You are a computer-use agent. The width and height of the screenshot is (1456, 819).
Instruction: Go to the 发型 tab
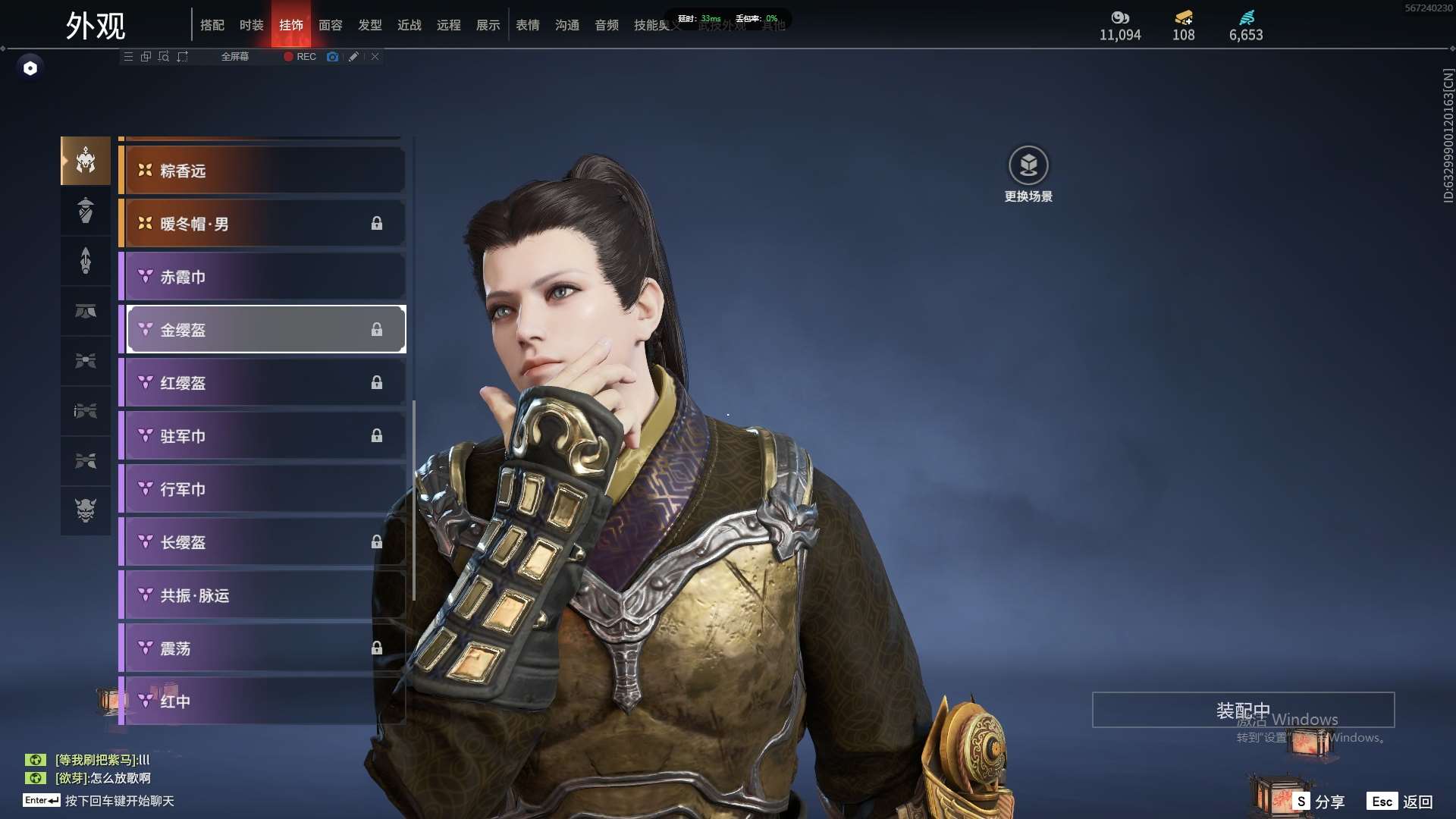[369, 25]
